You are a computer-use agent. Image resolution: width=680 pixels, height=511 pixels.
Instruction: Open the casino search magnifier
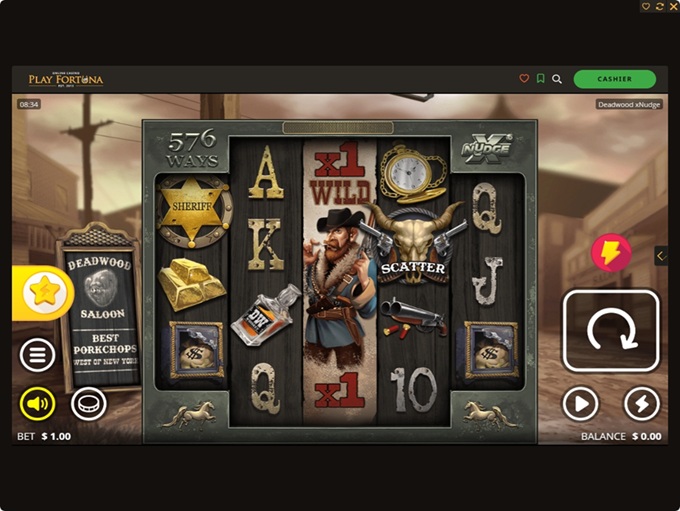click(x=557, y=79)
